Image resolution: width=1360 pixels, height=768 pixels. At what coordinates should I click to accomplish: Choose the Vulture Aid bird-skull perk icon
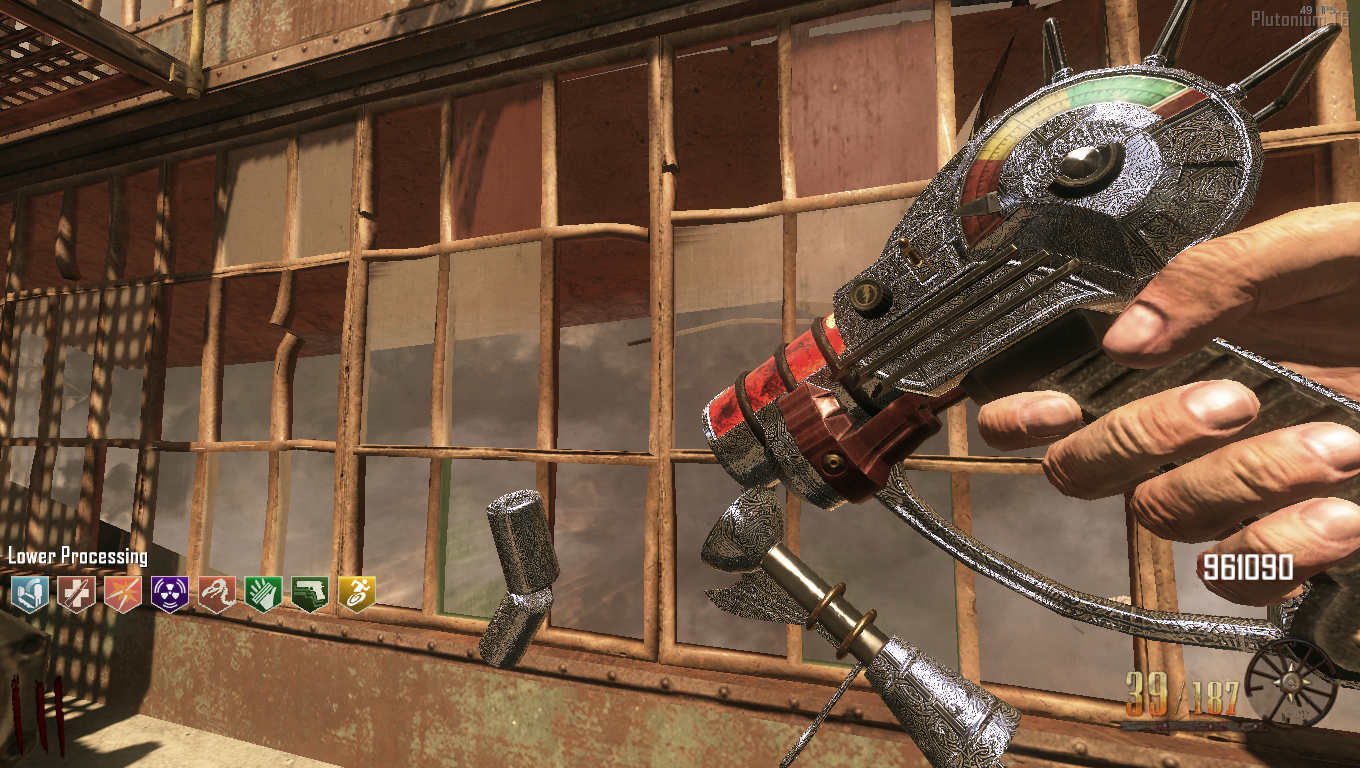coord(216,594)
